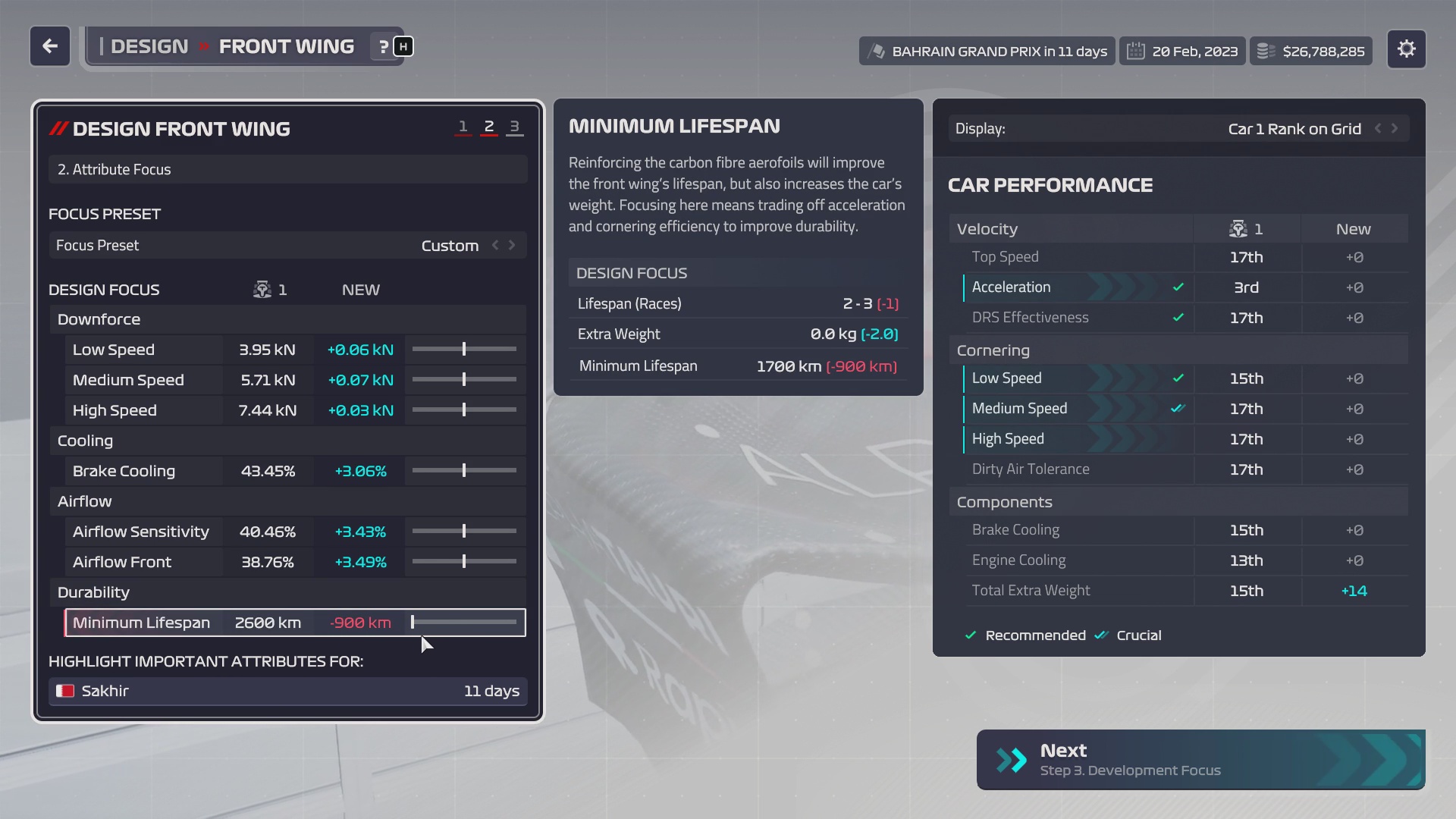Switch to design step 3 tab
Image resolution: width=1456 pixels, height=819 pixels.
[514, 127]
